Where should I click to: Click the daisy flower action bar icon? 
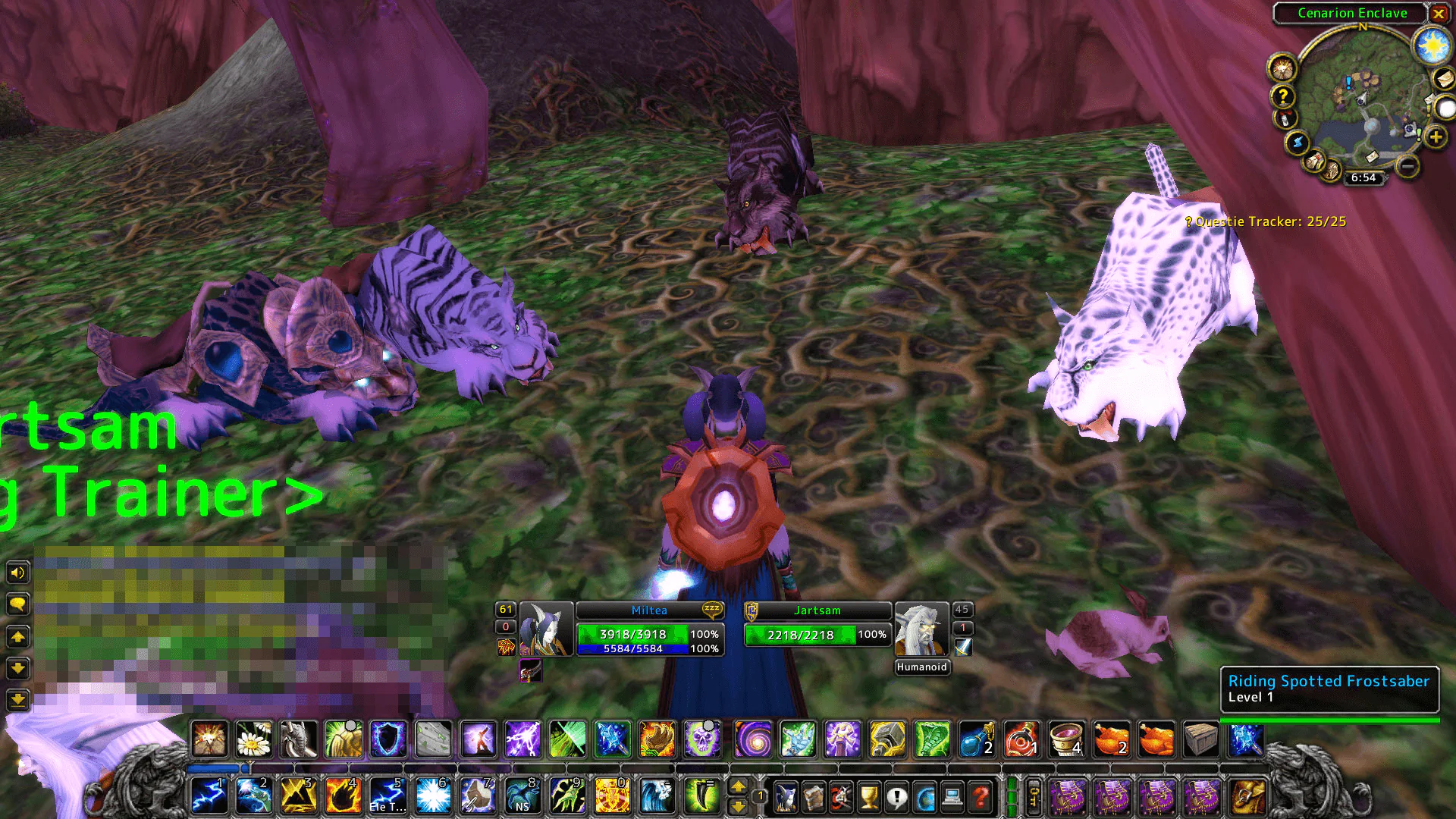[254, 739]
